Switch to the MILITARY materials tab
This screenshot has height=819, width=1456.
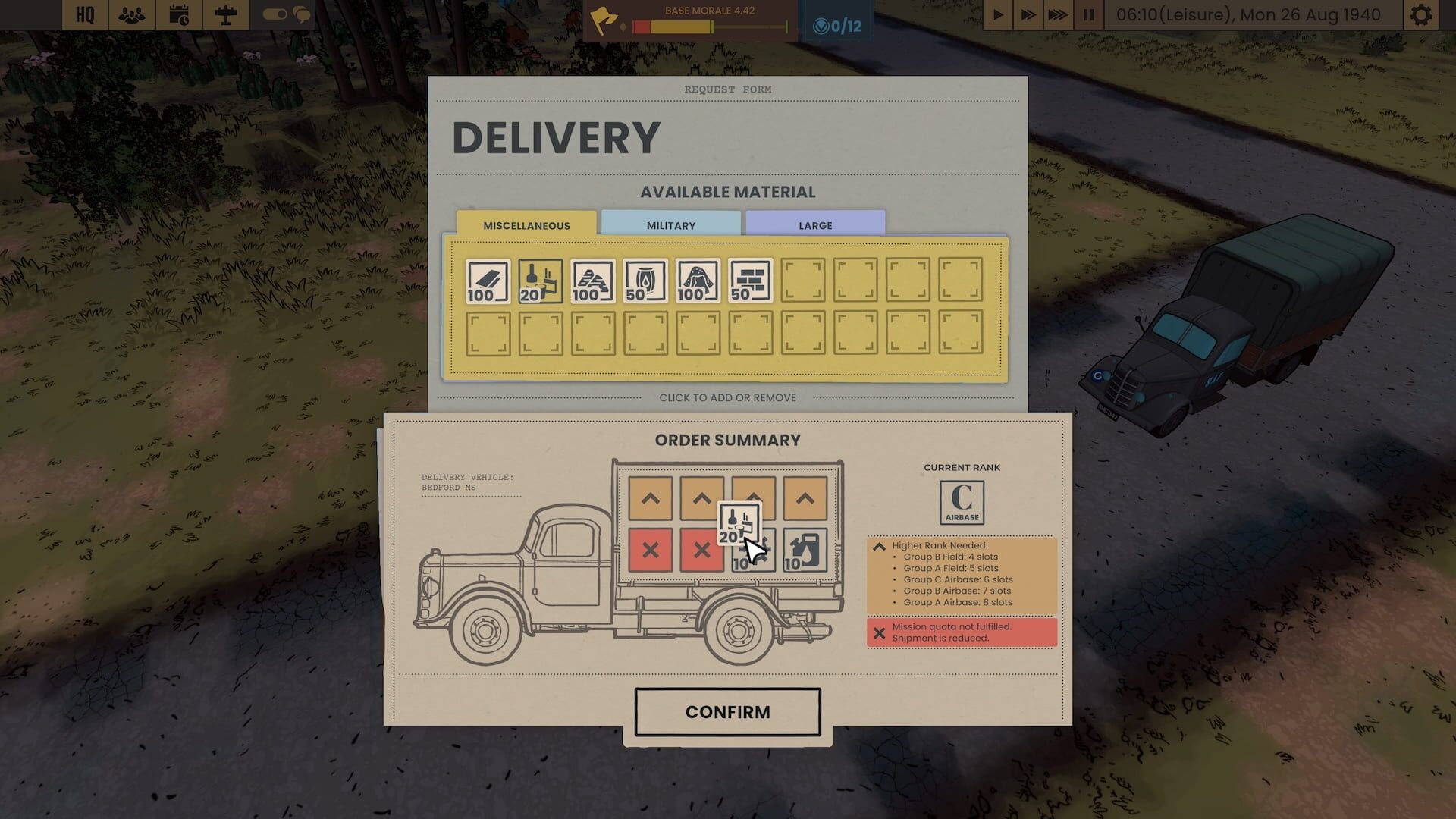pyautogui.click(x=670, y=224)
